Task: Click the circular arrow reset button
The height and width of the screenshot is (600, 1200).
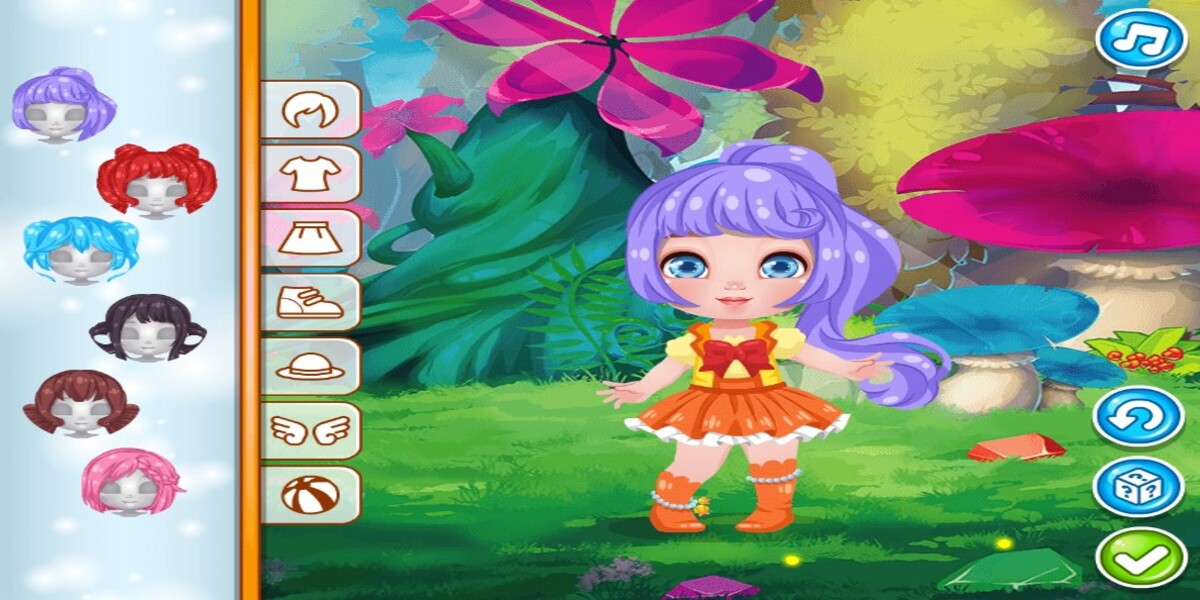Action: 1139,416
